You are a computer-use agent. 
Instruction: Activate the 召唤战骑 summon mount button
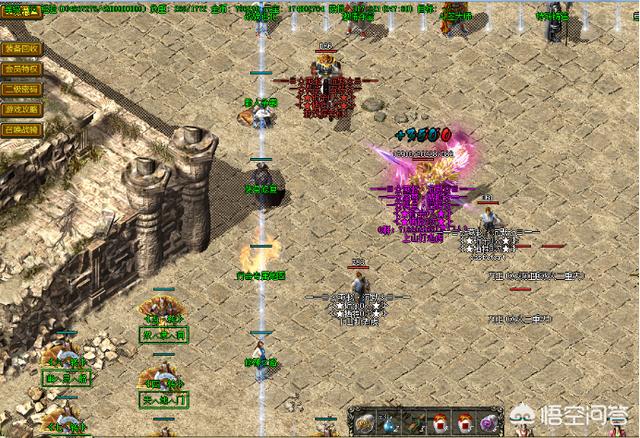tap(21, 129)
